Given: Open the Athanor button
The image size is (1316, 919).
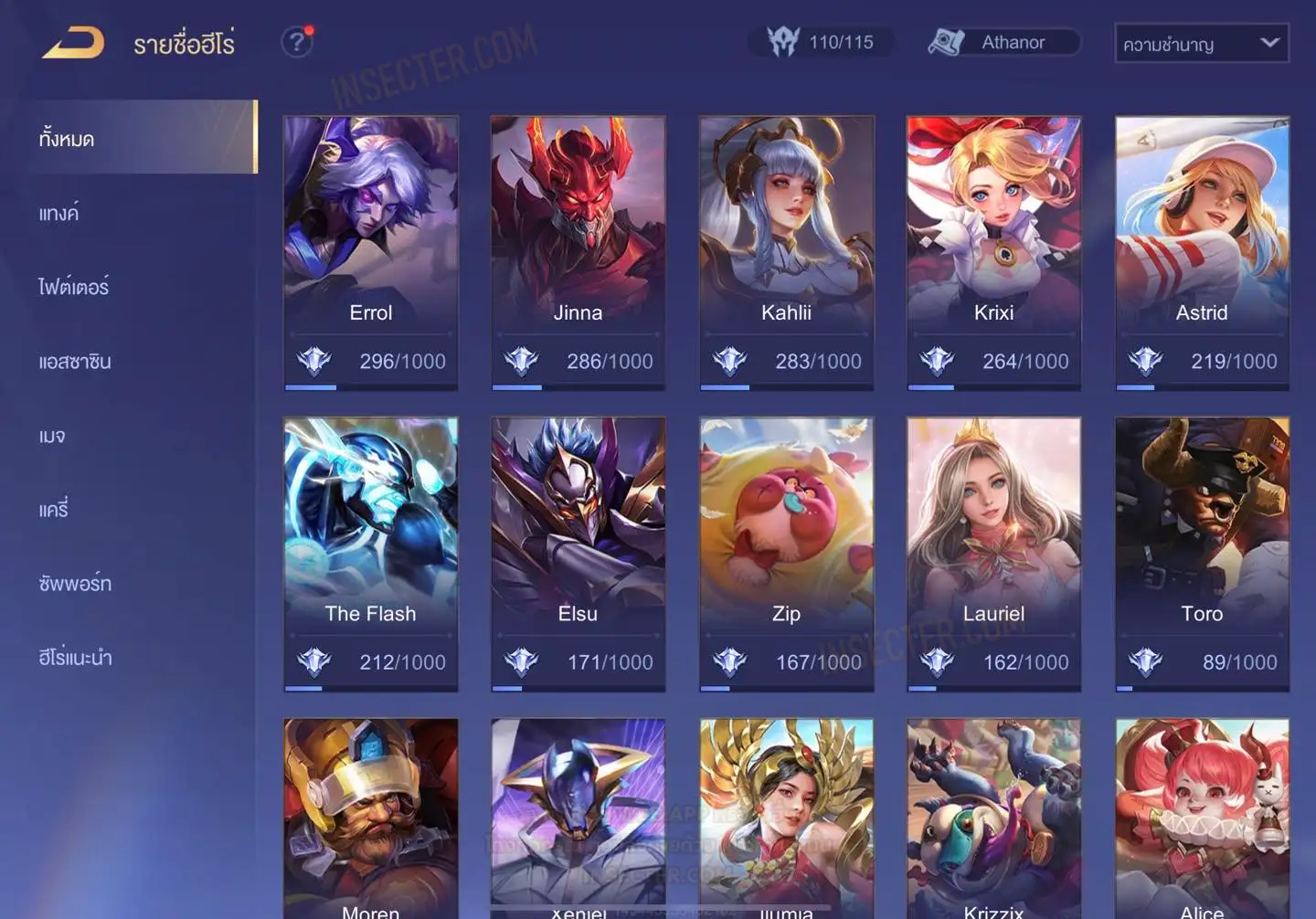Looking at the screenshot, I should pyautogui.click(x=1003, y=42).
